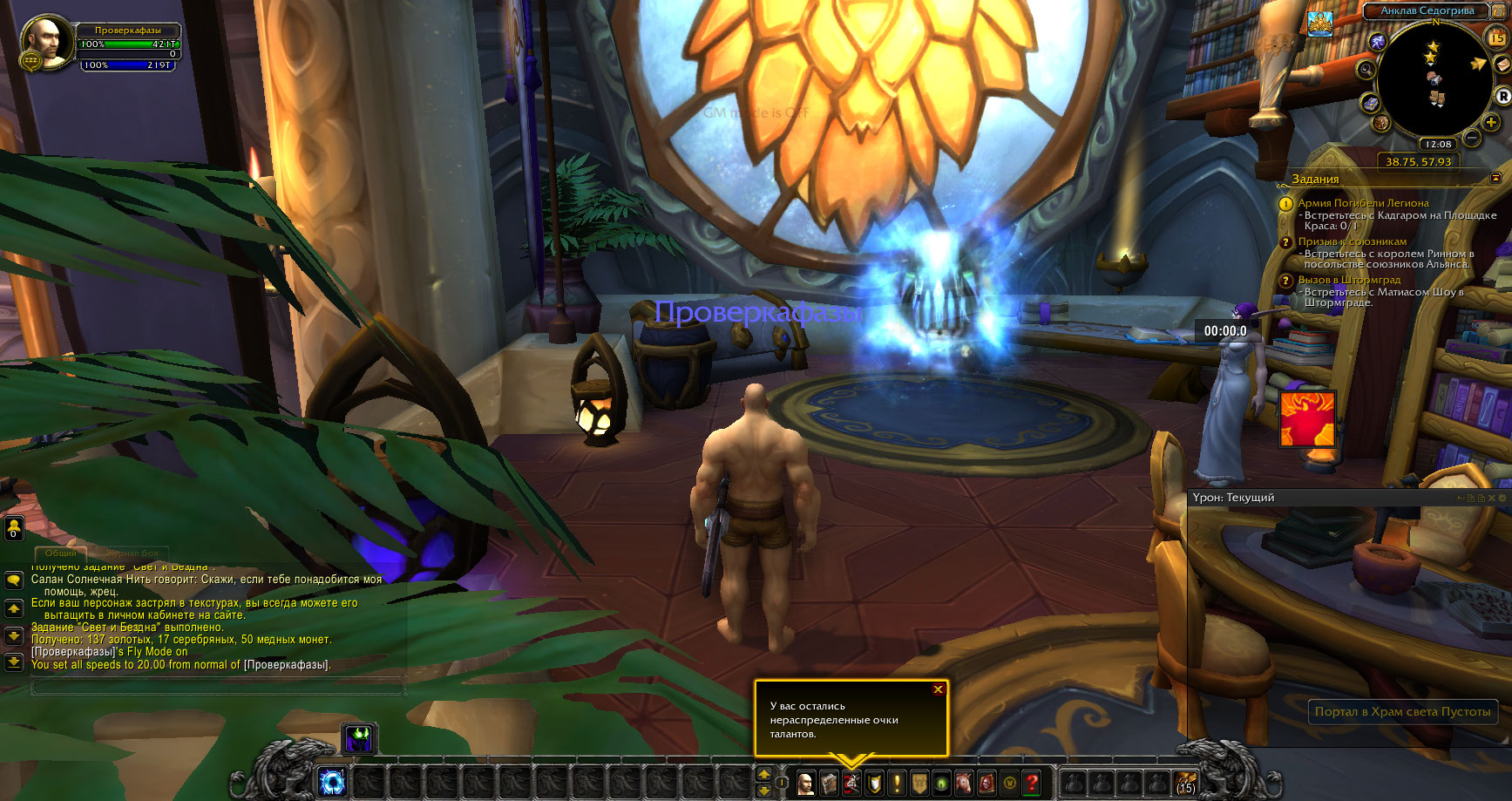Switch to the Журнал боя chat tab

pyautogui.click(x=132, y=553)
